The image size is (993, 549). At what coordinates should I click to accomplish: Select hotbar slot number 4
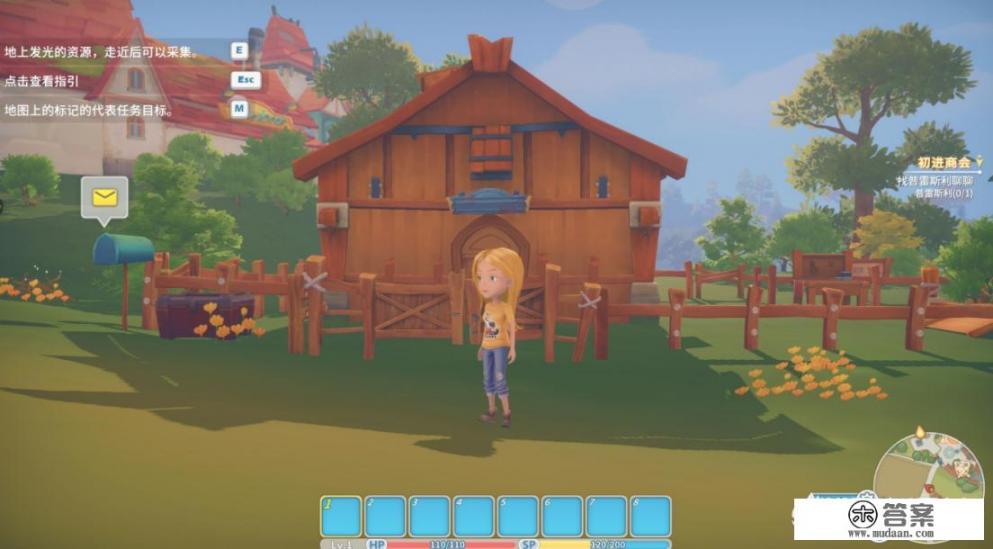click(x=473, y=516)
